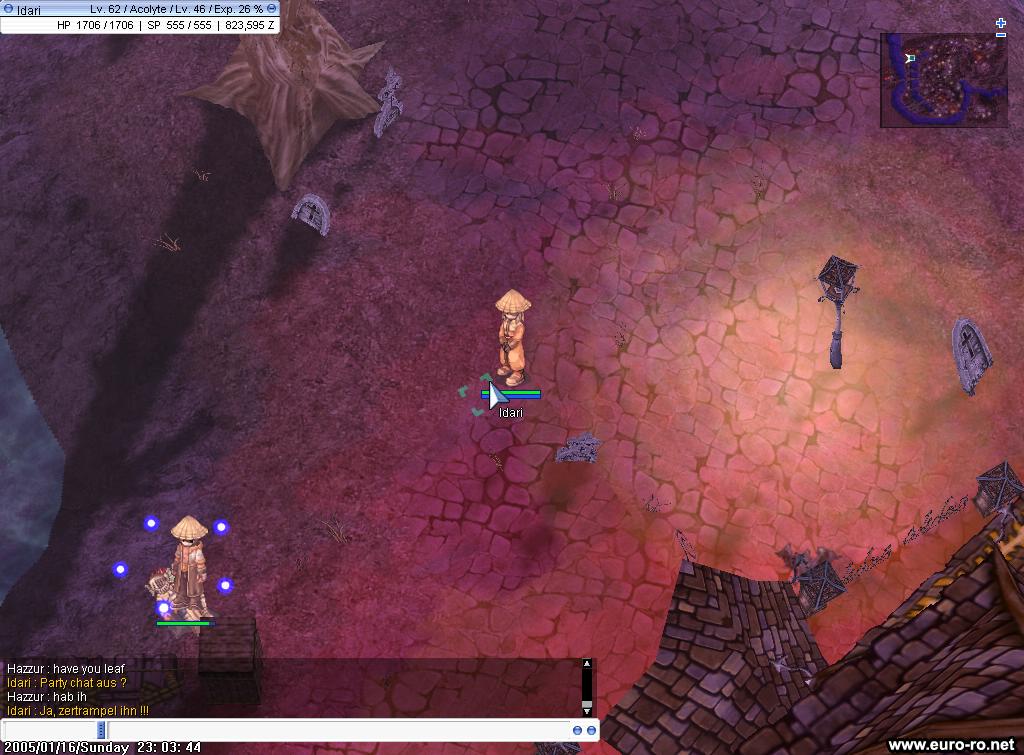Zoom in the minimap with the plus button
The width and height of the screenshot is (1024, 755).
[x=1001, y=22]
